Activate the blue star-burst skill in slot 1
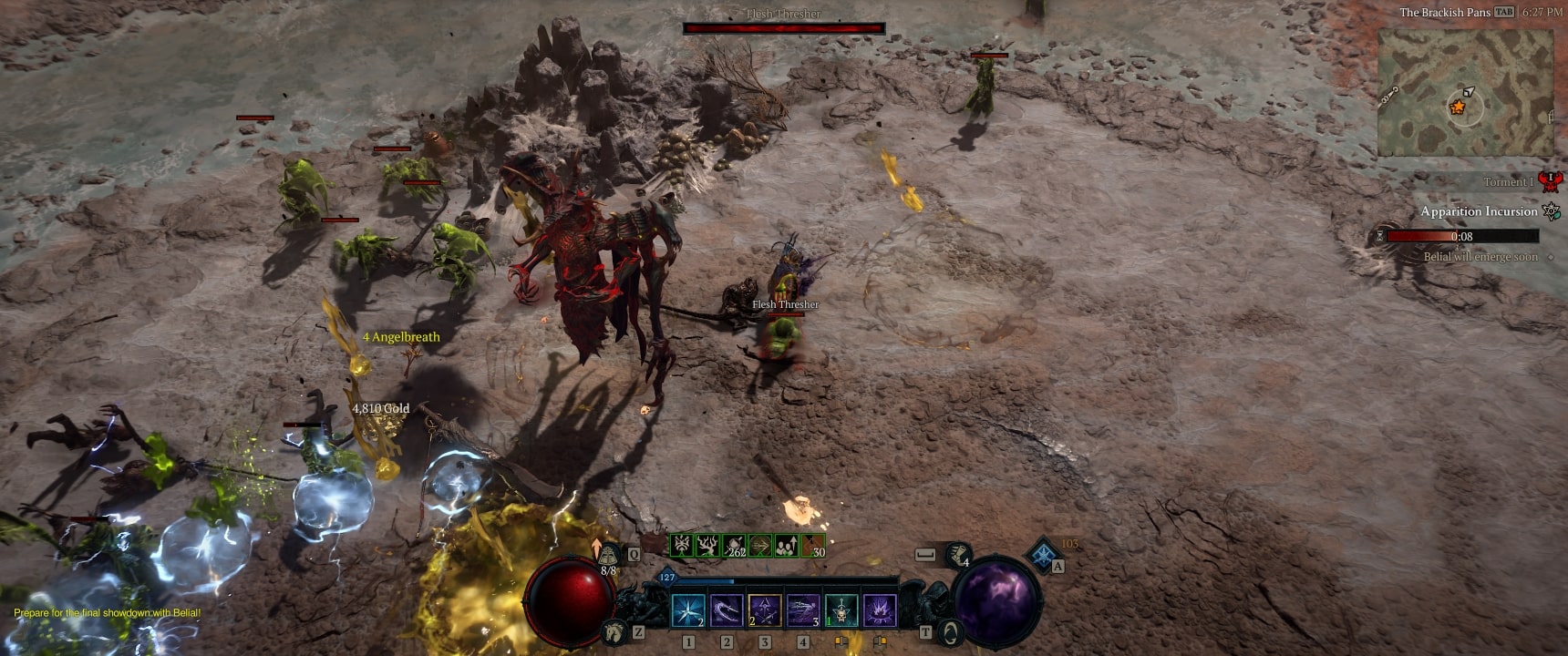1568x656 pixels. click(688, 610)
